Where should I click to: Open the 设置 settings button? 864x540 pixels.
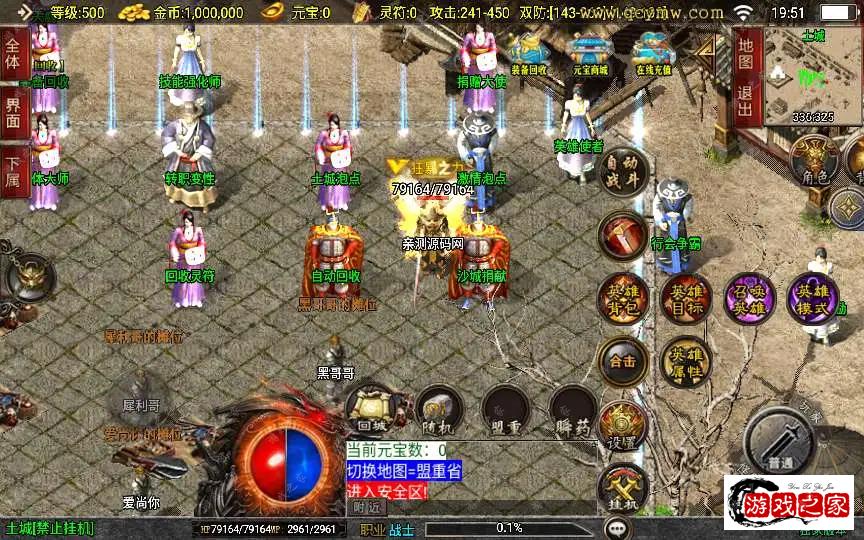point(622,426)
